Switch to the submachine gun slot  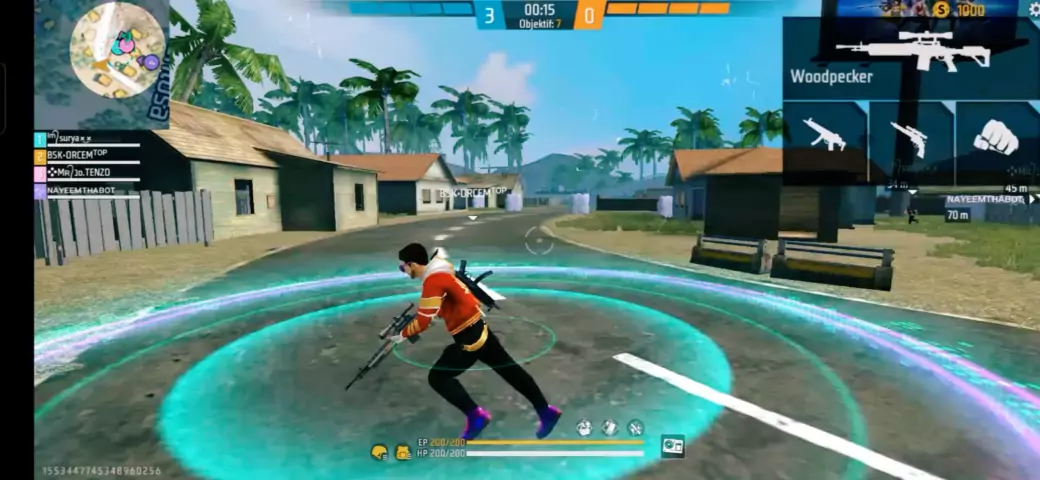pos(825,138)
